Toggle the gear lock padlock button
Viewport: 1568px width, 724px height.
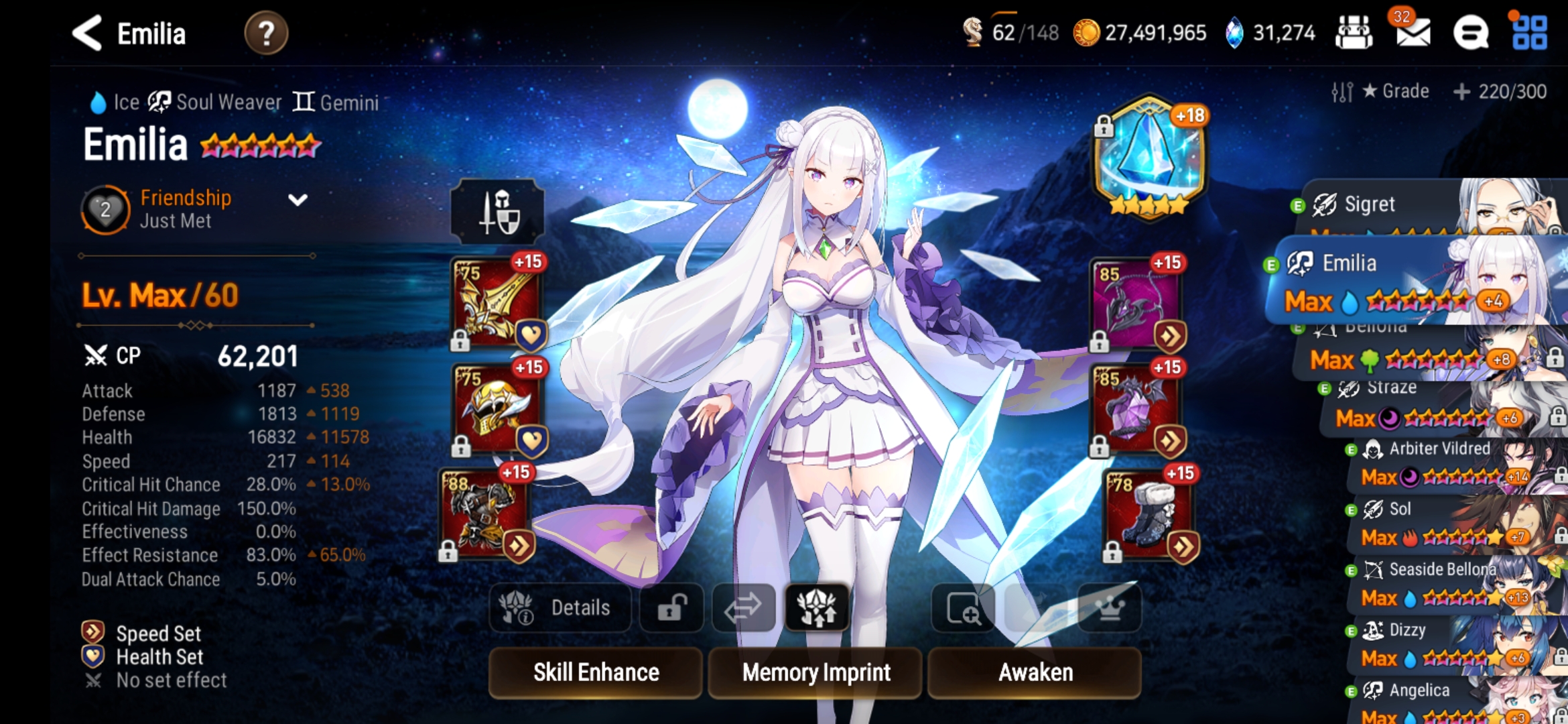(671, 607)
